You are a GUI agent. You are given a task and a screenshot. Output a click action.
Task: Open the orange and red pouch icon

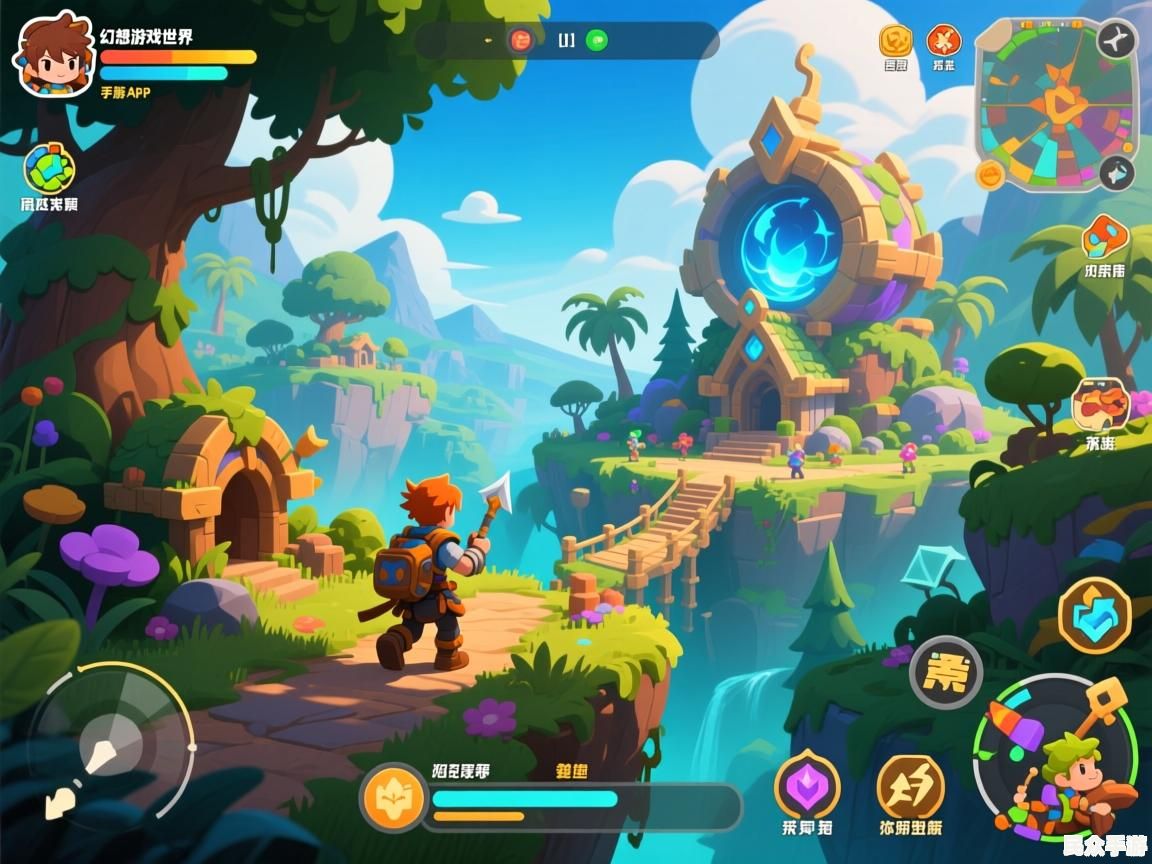(1100, 405)
